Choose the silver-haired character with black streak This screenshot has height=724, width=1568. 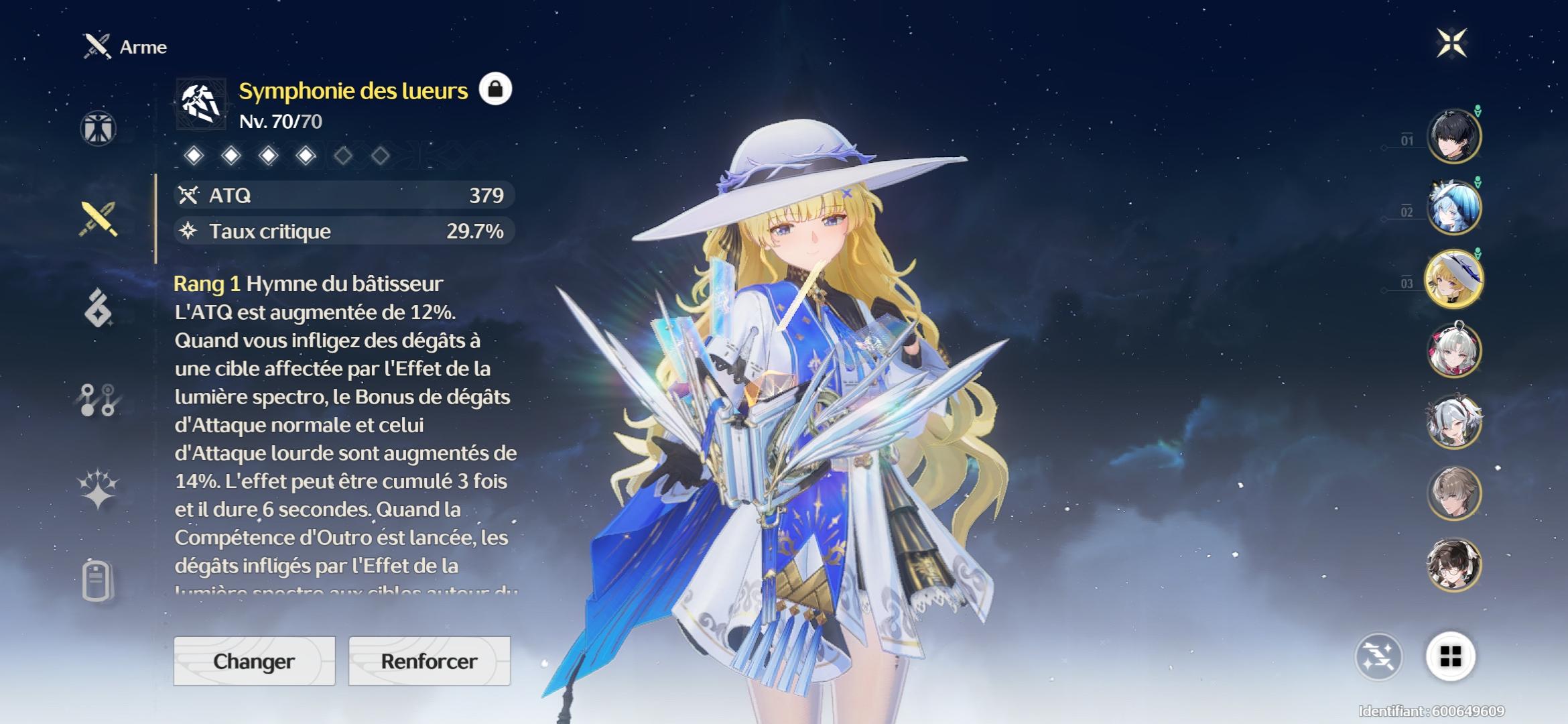tap(1453, 422)
